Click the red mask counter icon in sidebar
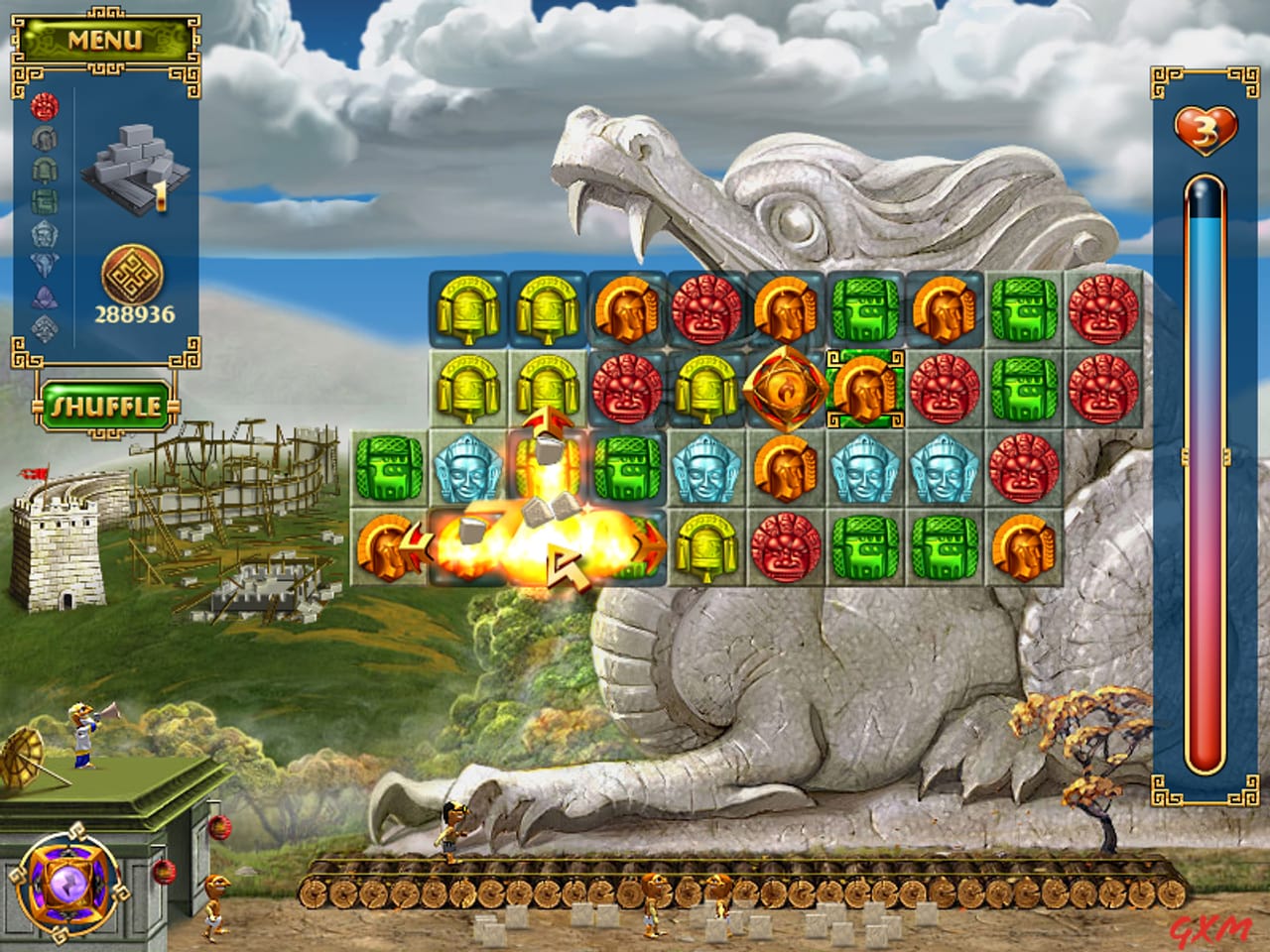This screenshot has height=952, width=1270. [x=44, y=107]
